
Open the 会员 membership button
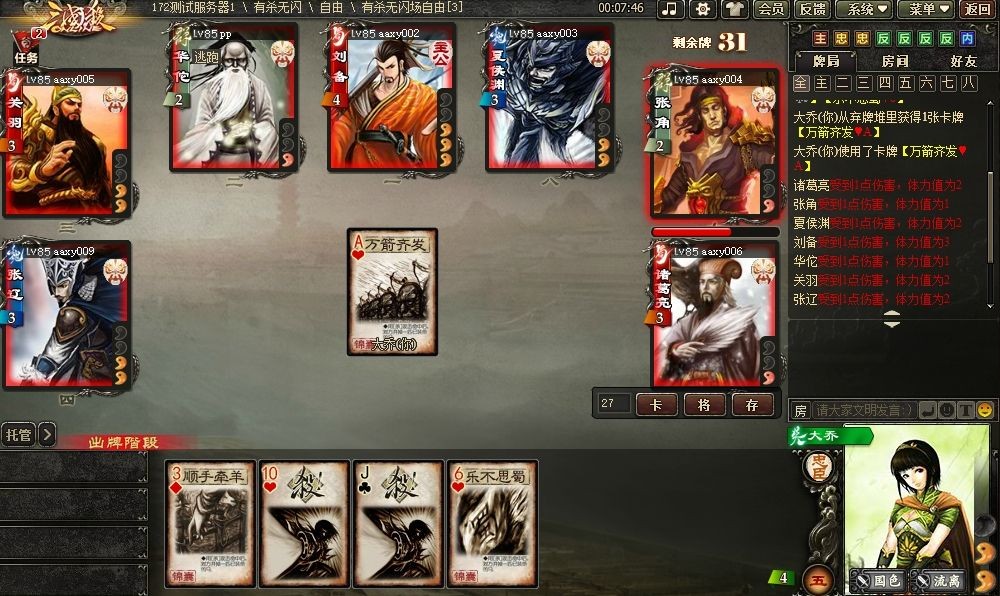[x=771, y=9]
